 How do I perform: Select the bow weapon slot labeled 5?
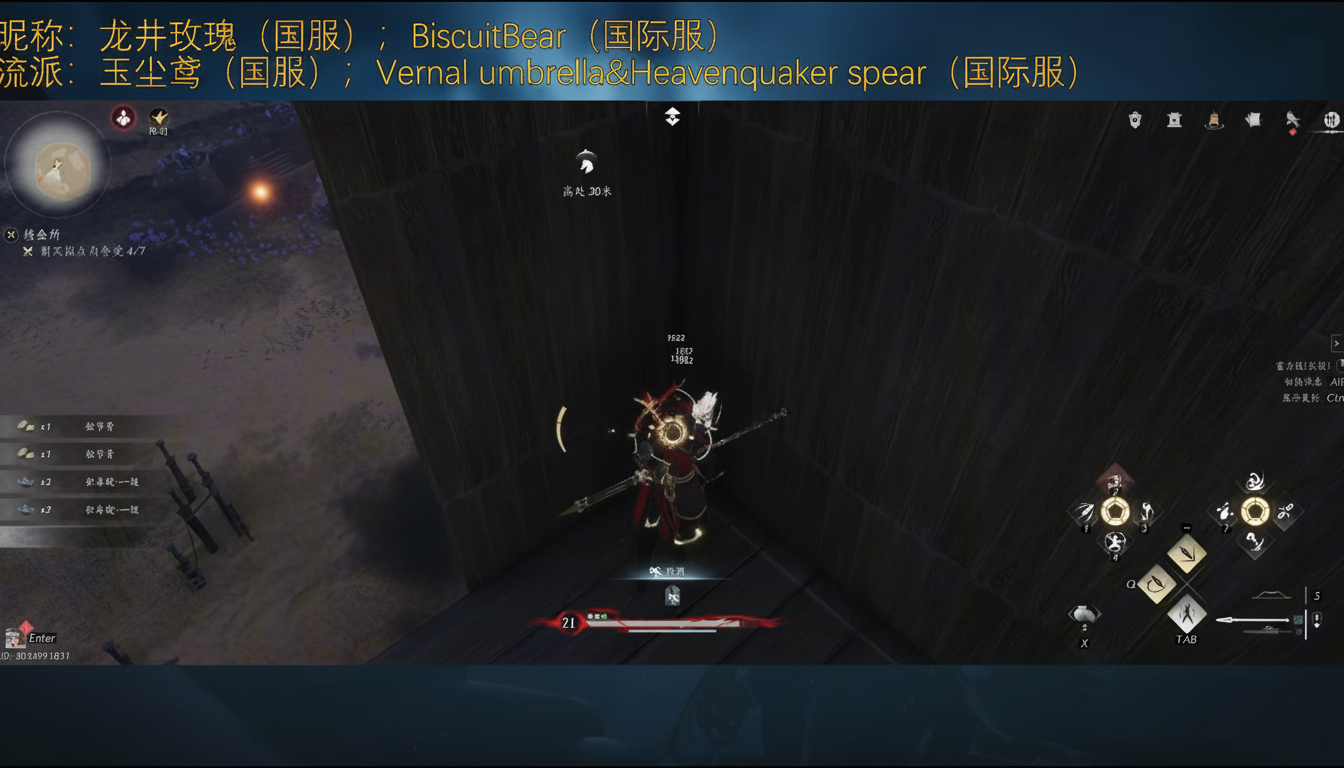point(1272,594)
